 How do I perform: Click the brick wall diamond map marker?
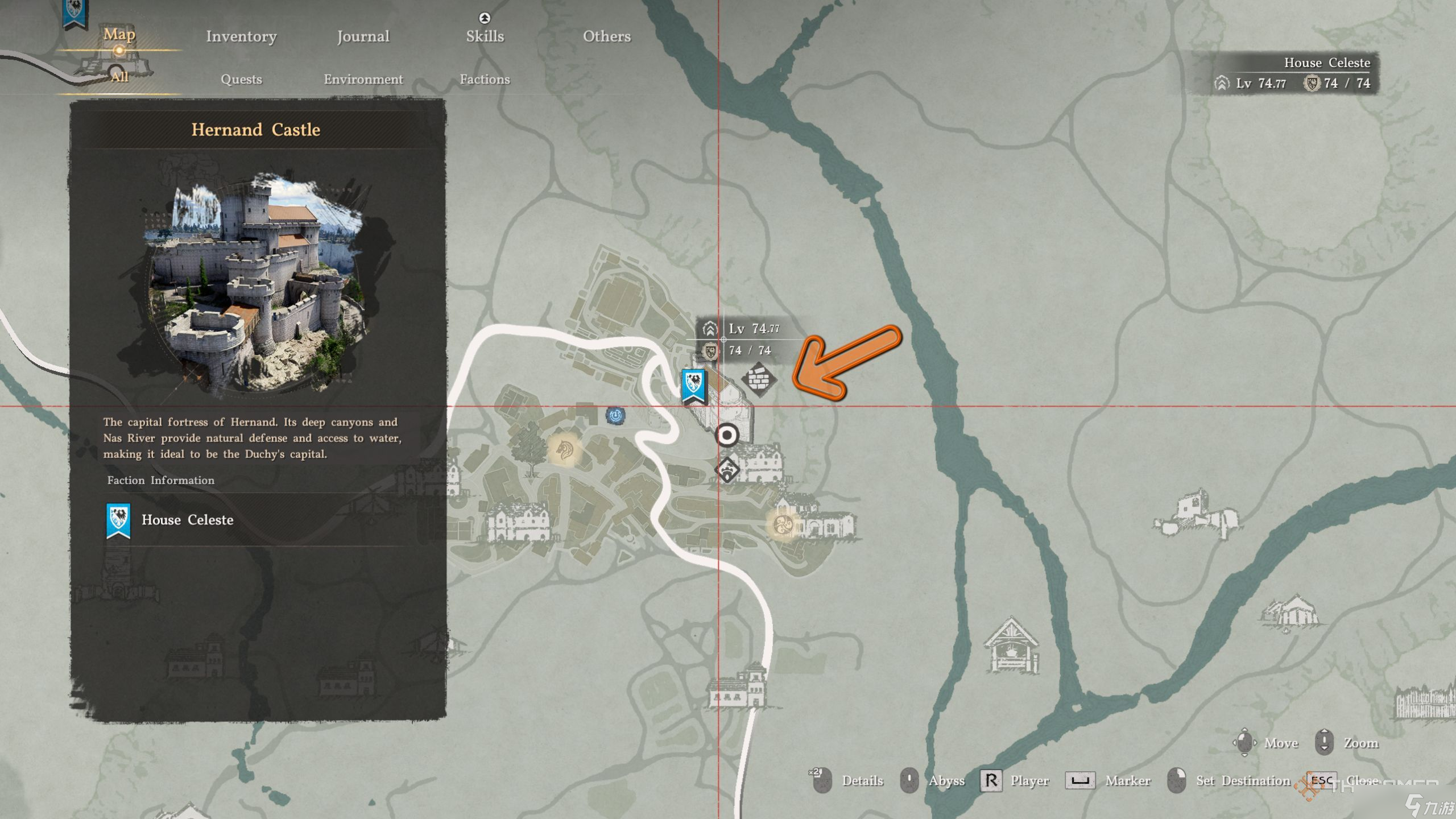pyautogui.click(x=759, y=379)
